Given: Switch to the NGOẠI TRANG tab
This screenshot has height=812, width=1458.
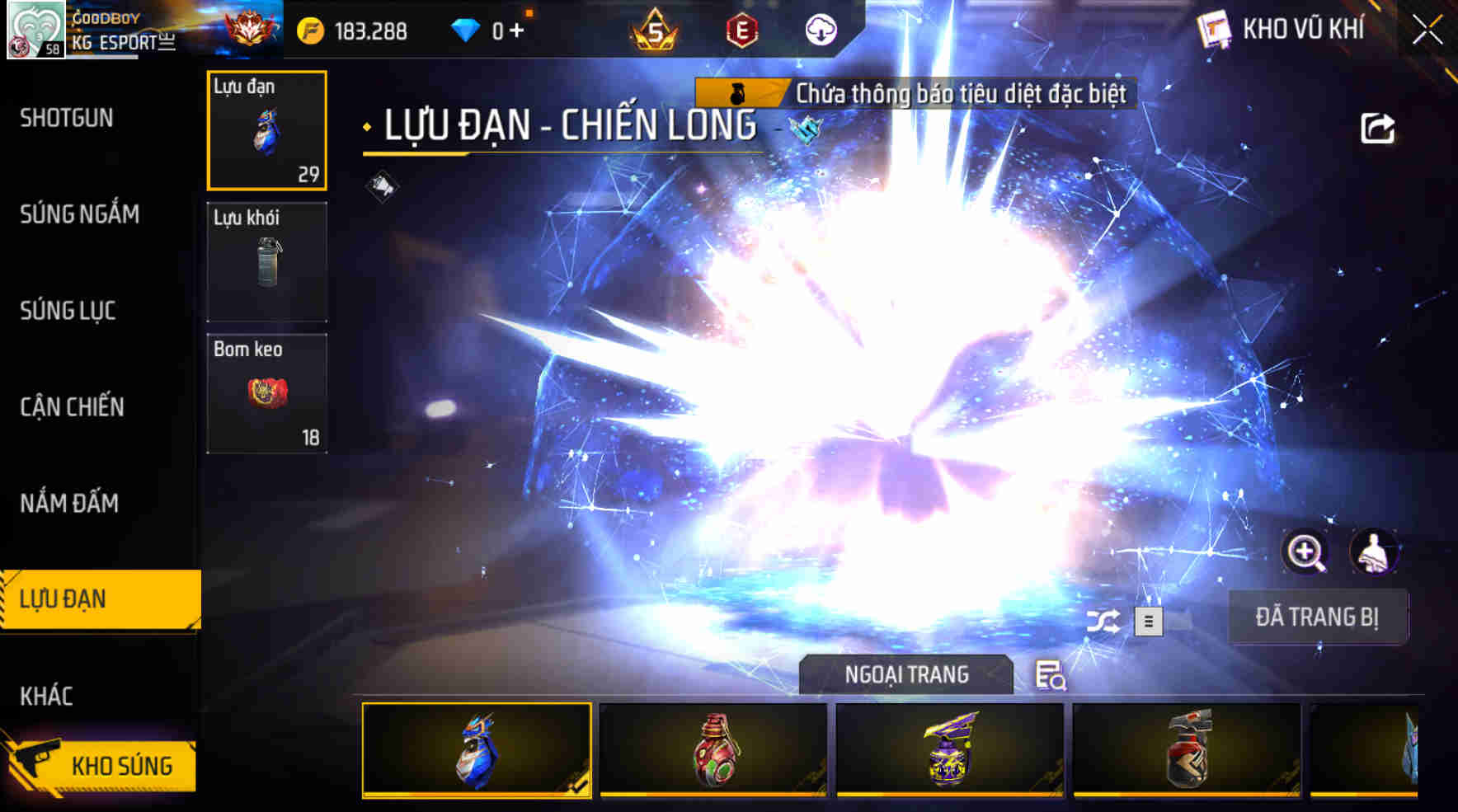Looking at the screenshot, I should 905,674.
